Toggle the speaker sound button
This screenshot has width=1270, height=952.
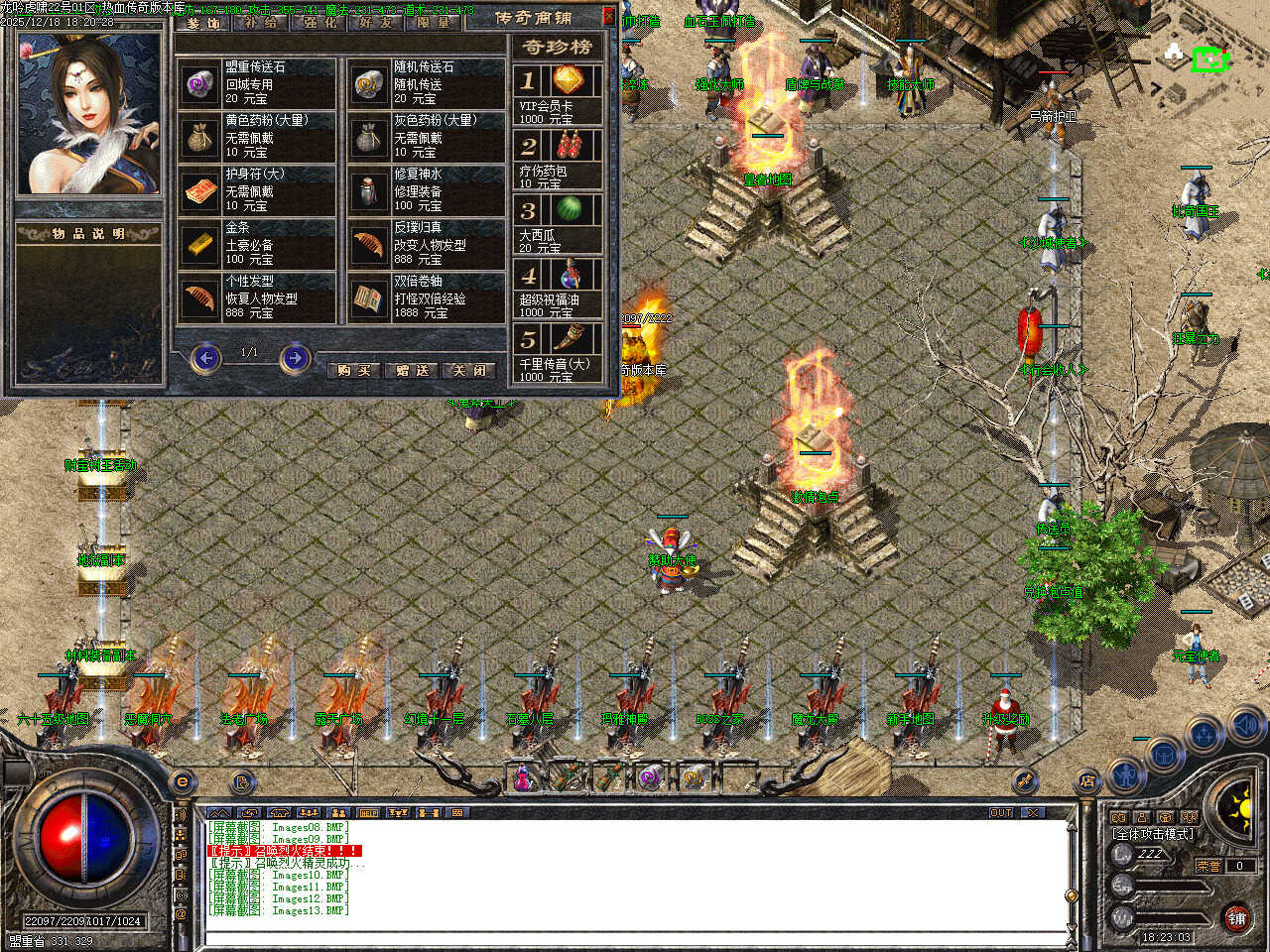[x=1244, y=729]
